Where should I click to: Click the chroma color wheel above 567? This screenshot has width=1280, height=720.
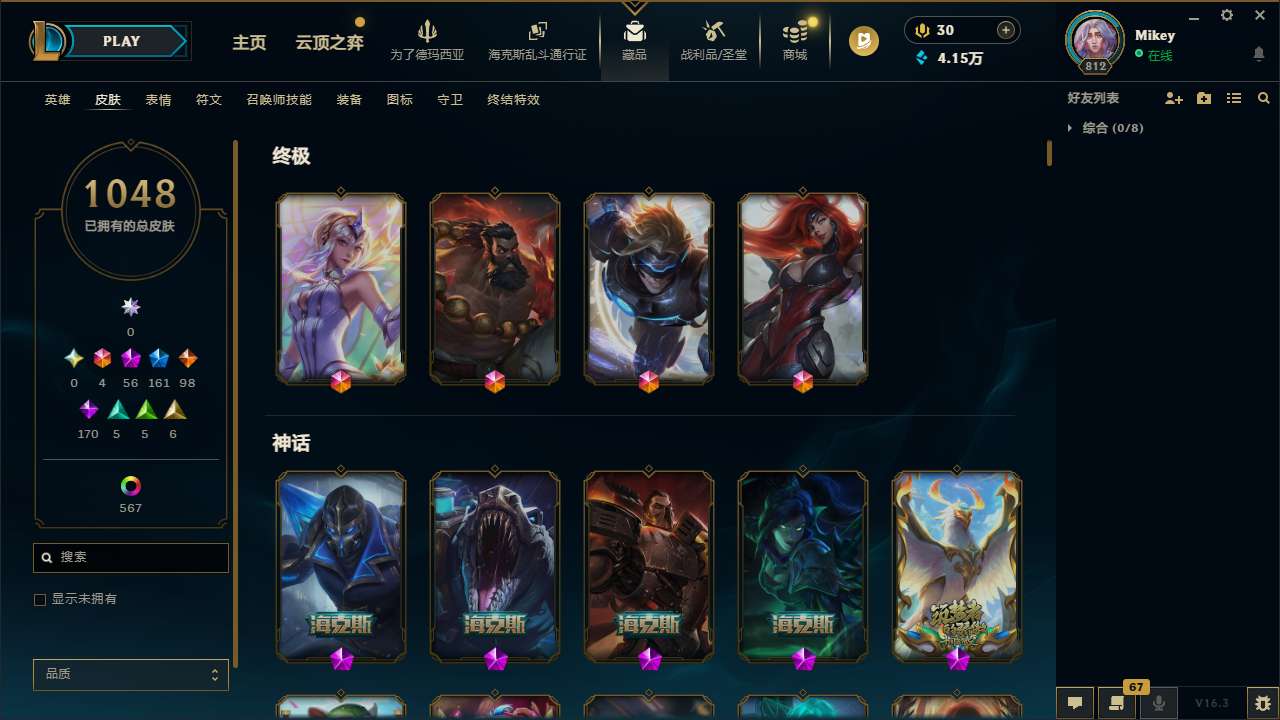[x=130, y=486]
